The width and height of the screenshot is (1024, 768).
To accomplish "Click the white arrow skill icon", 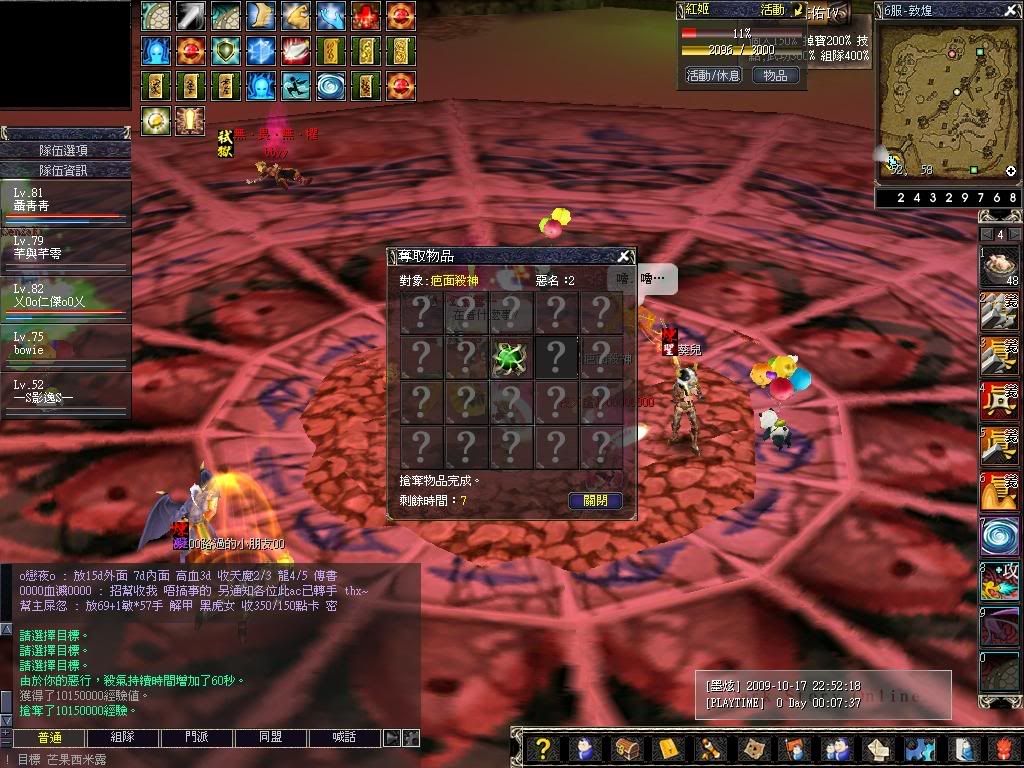I will pyautogui.click(x=191, y=16).
